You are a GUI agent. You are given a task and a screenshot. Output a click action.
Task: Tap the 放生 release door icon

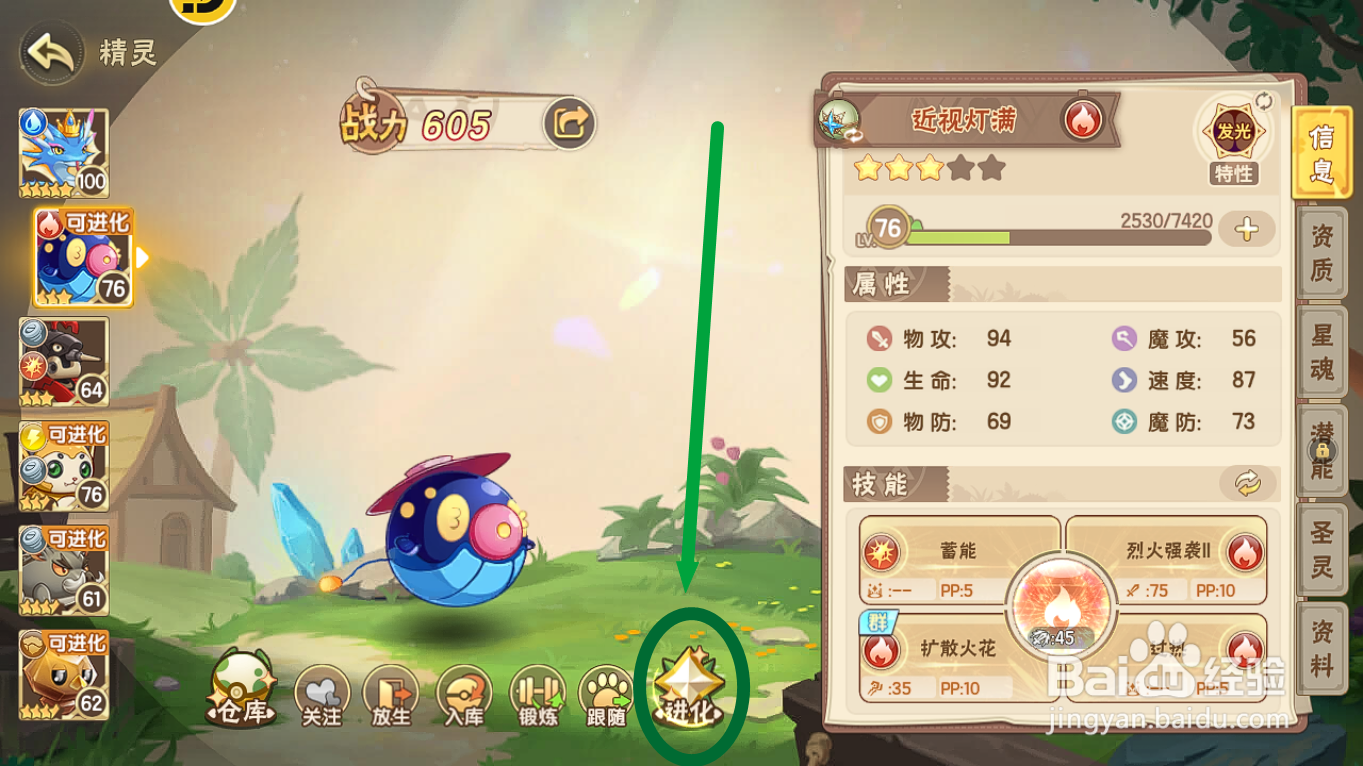coord(393,691)
